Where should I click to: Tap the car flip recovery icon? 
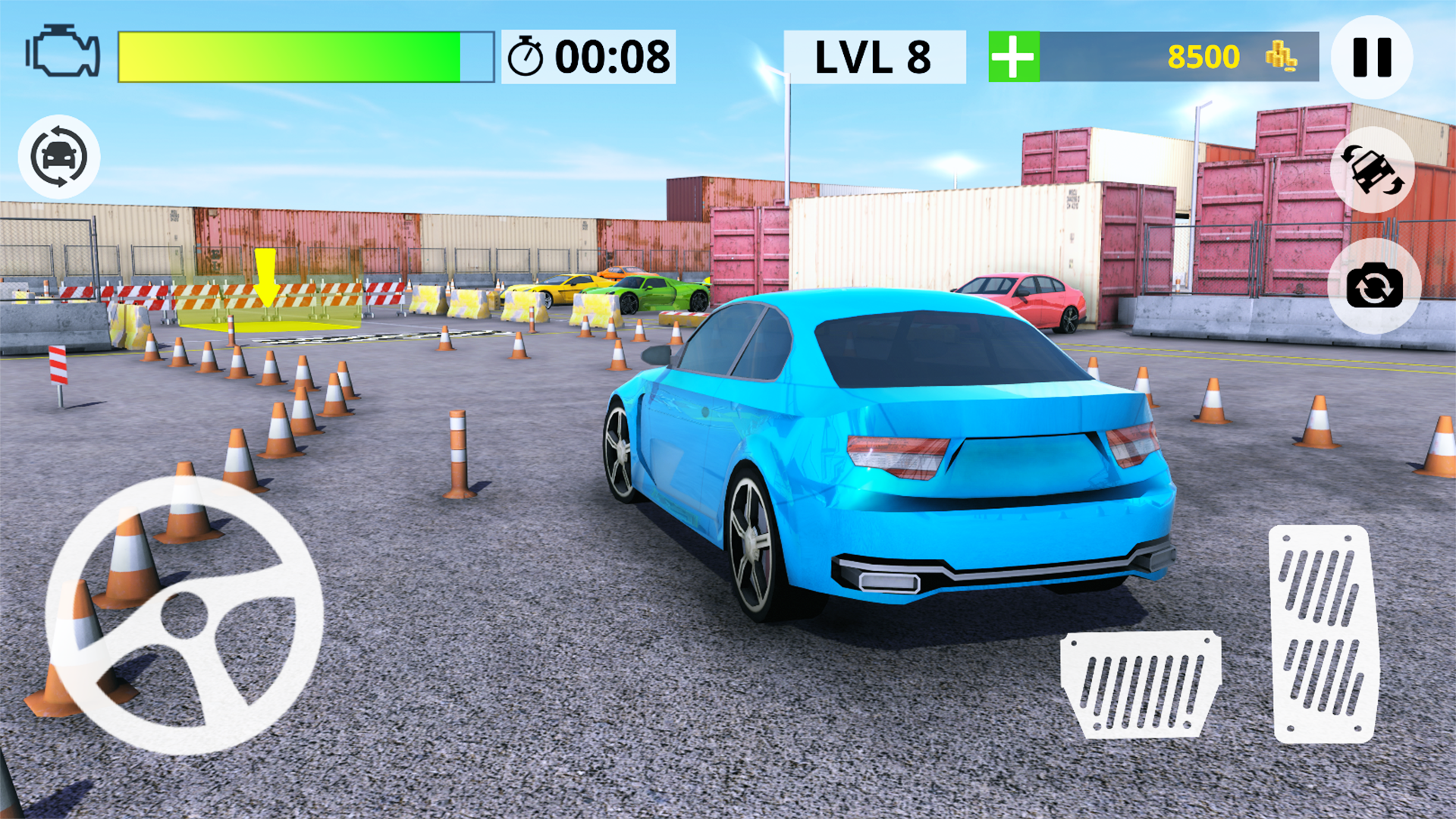(1373, 171)
